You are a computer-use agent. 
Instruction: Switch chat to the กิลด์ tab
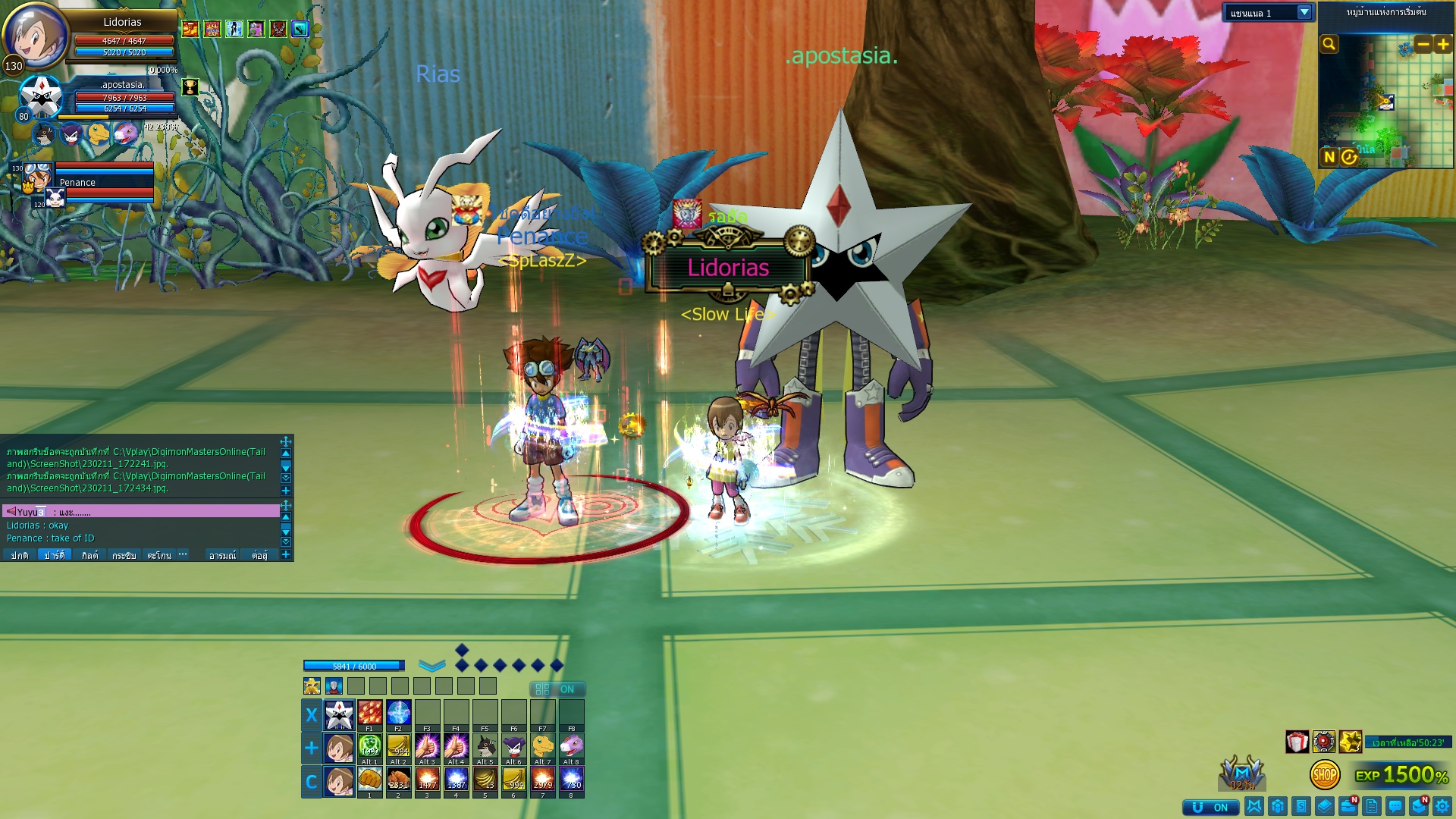89,555
